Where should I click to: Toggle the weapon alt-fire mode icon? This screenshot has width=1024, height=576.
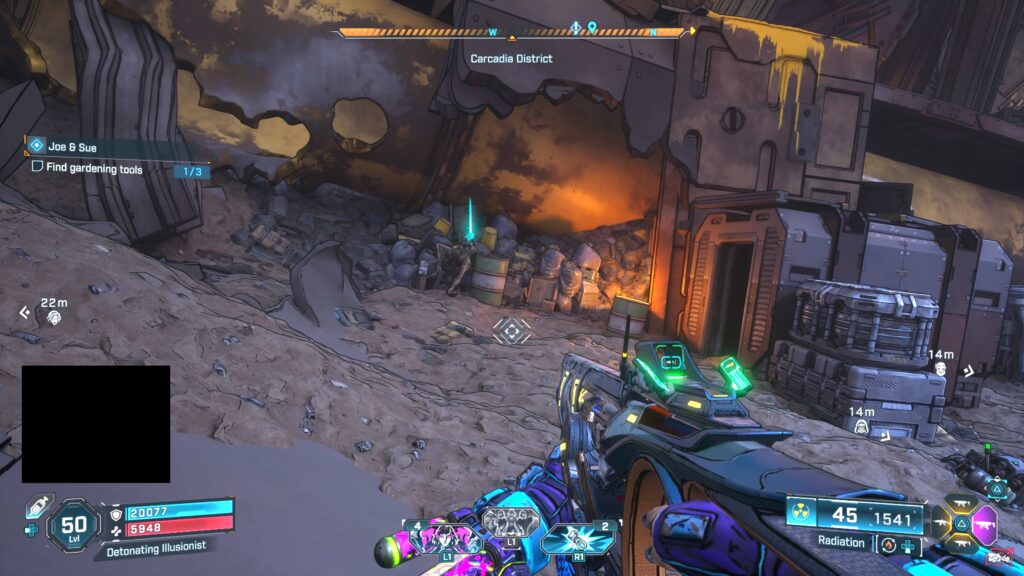pos(887,545)
